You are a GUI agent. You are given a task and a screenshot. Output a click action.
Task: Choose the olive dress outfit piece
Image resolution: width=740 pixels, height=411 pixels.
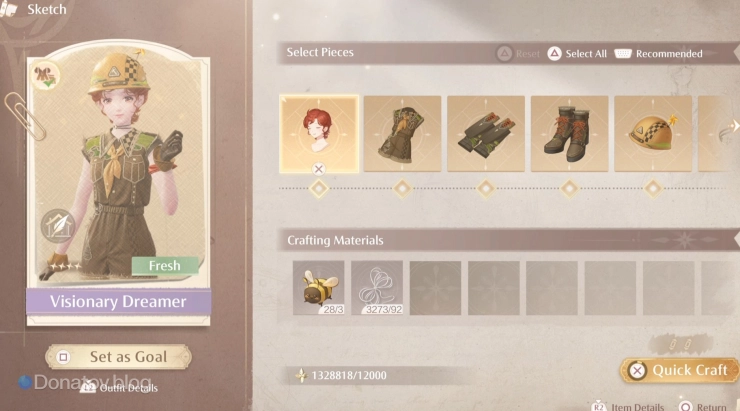tap(402, 135)
